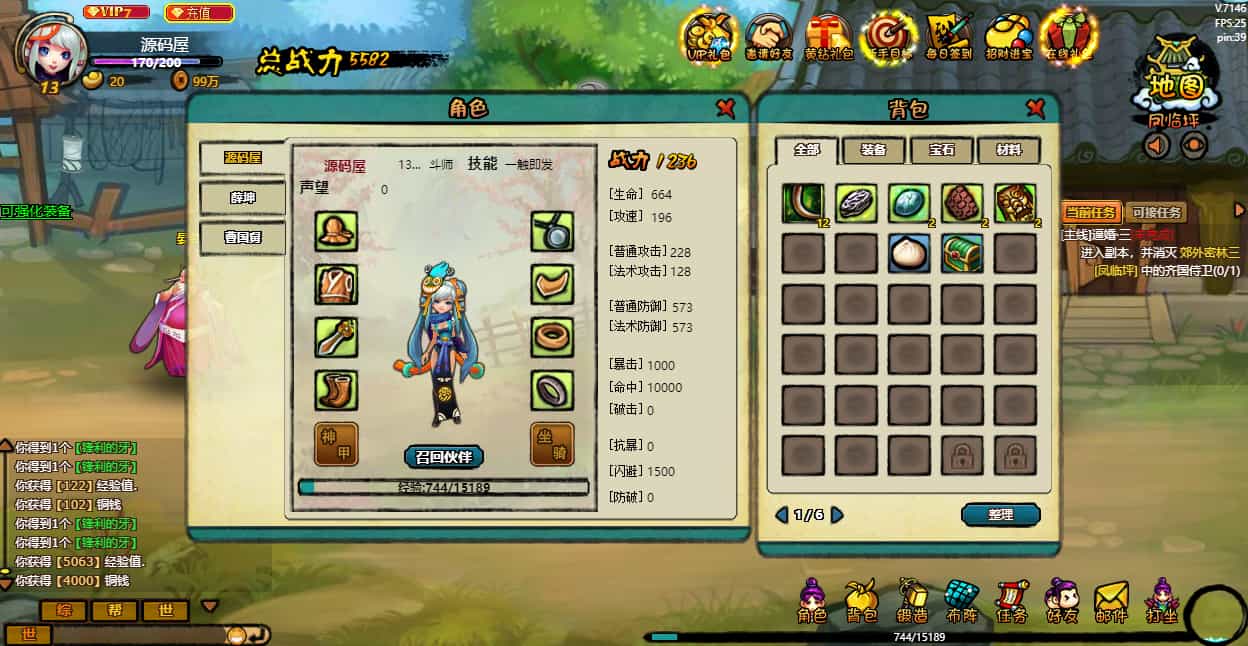Close the 角色 character panel
Viewport: 1248px width, 646px height.
[x=725, y=108]
